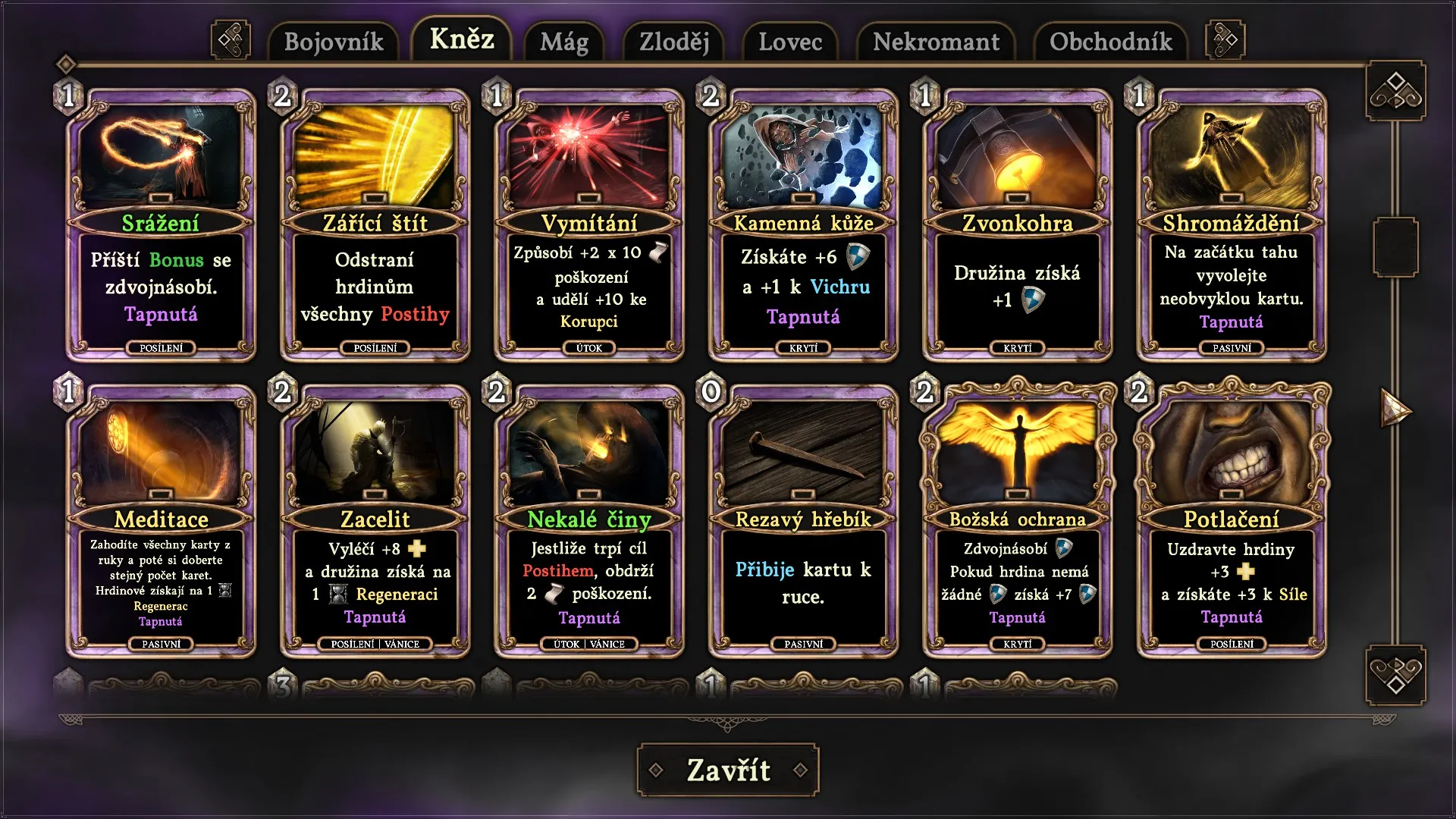Click the scroll-down arrow button
The height and width of the screenshot is (819, 1456).
coord(1395,675)
